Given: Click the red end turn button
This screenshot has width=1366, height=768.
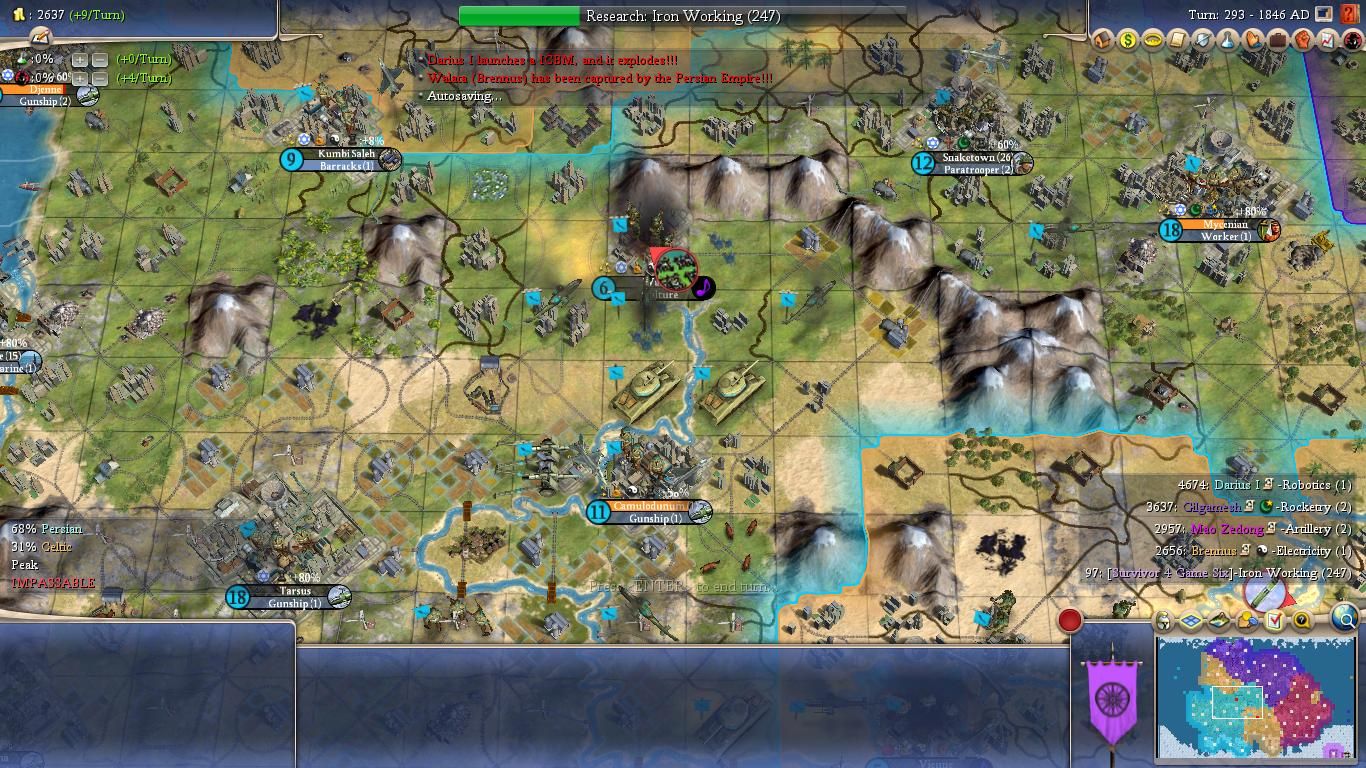Looking at the screenshot, I should (1069, 620).
